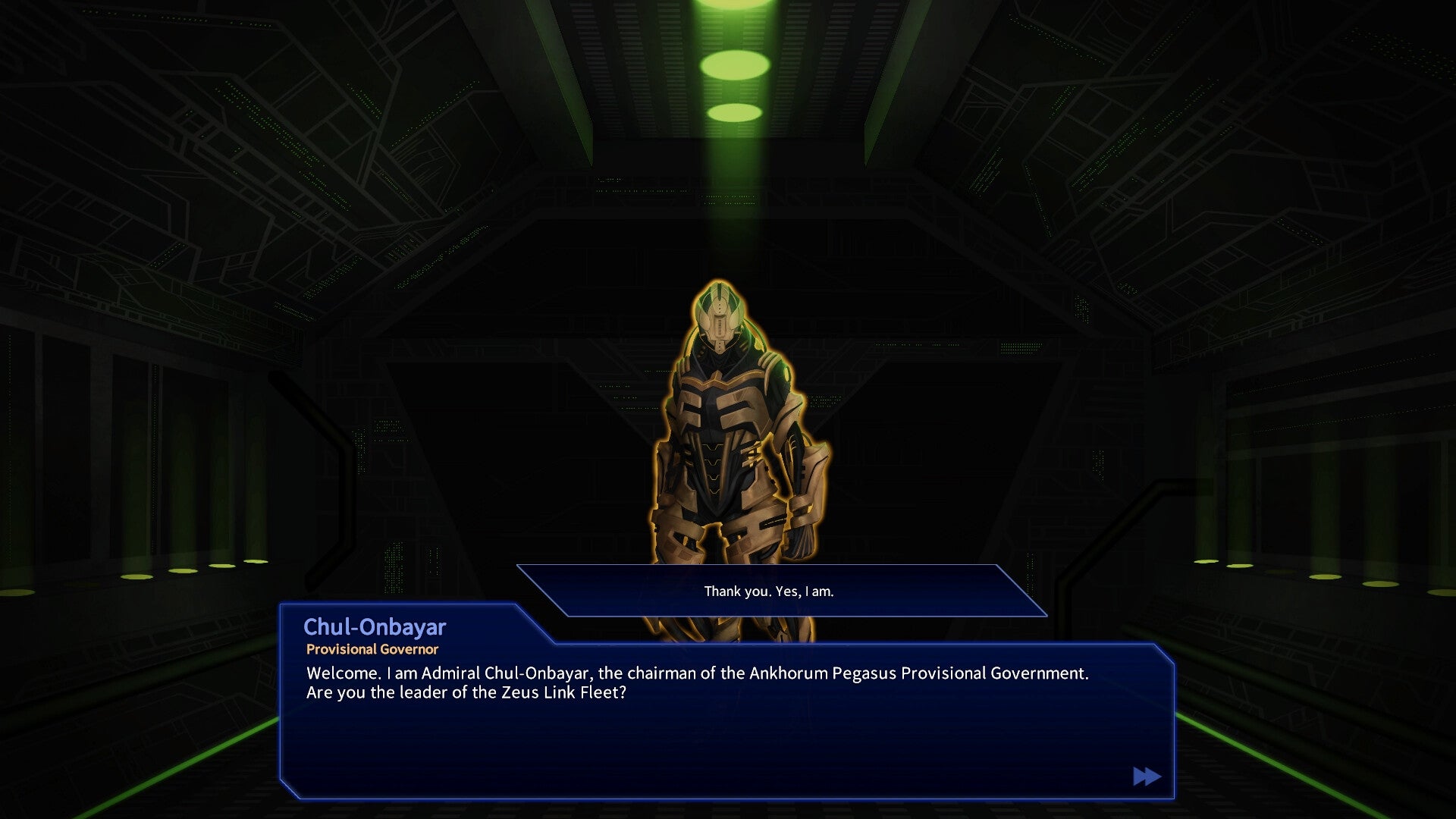Click the skip icon in the dialogue box corner

point(1145,776)
